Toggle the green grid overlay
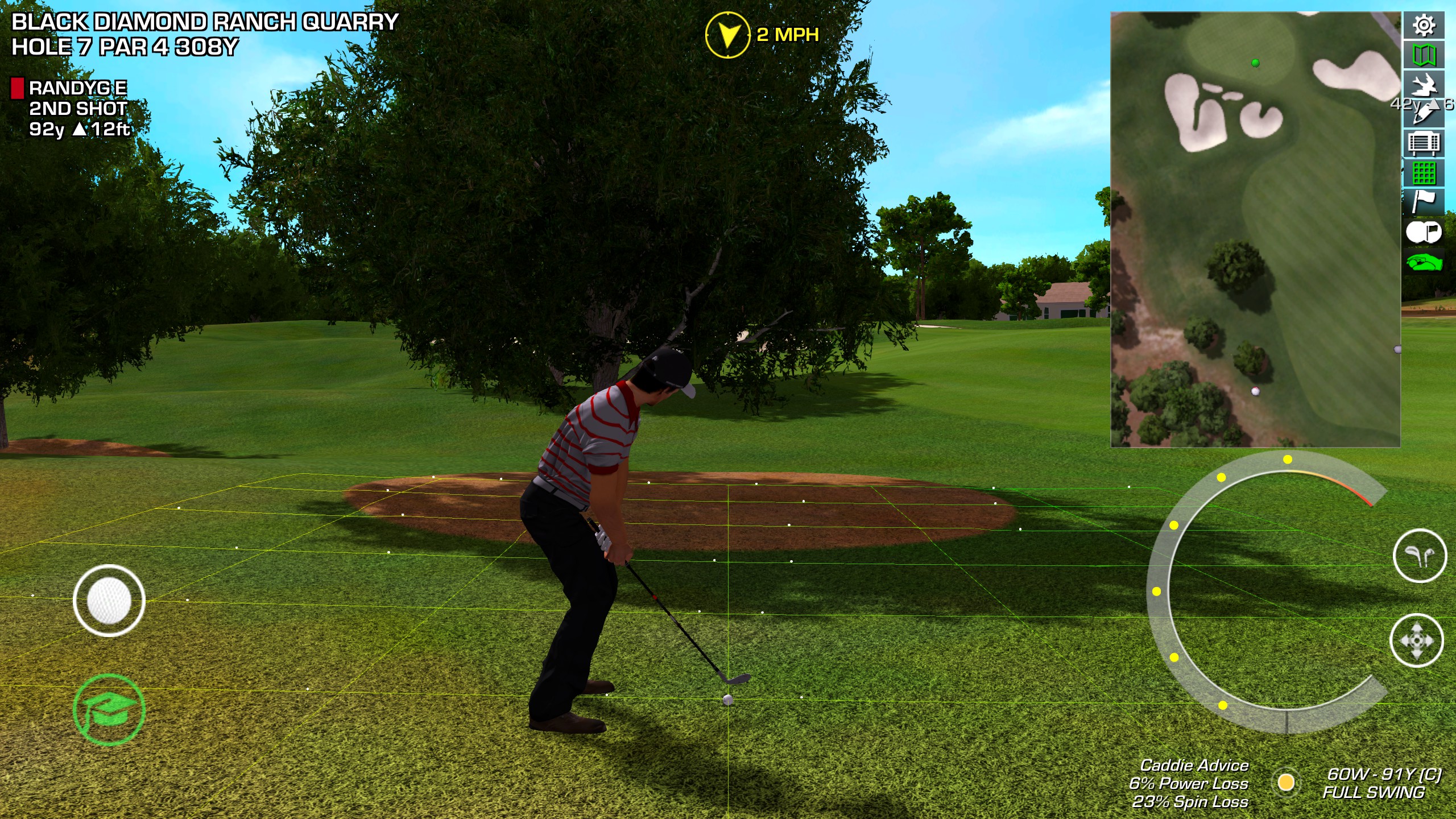This screenshot has width=1456, height=819. 1424,173
